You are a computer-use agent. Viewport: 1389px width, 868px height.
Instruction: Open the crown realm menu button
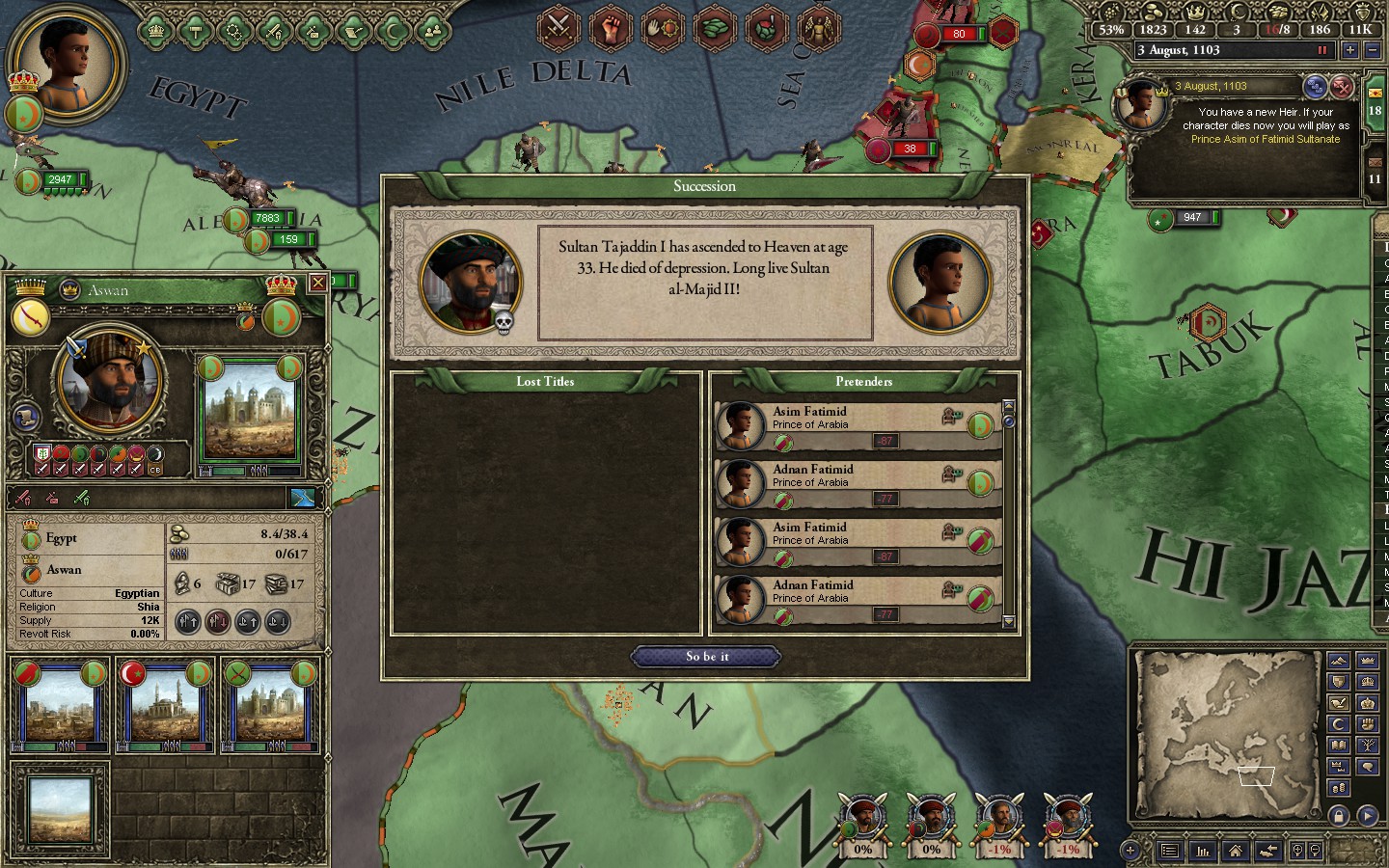pyautogui.click(x=155, y=31)
